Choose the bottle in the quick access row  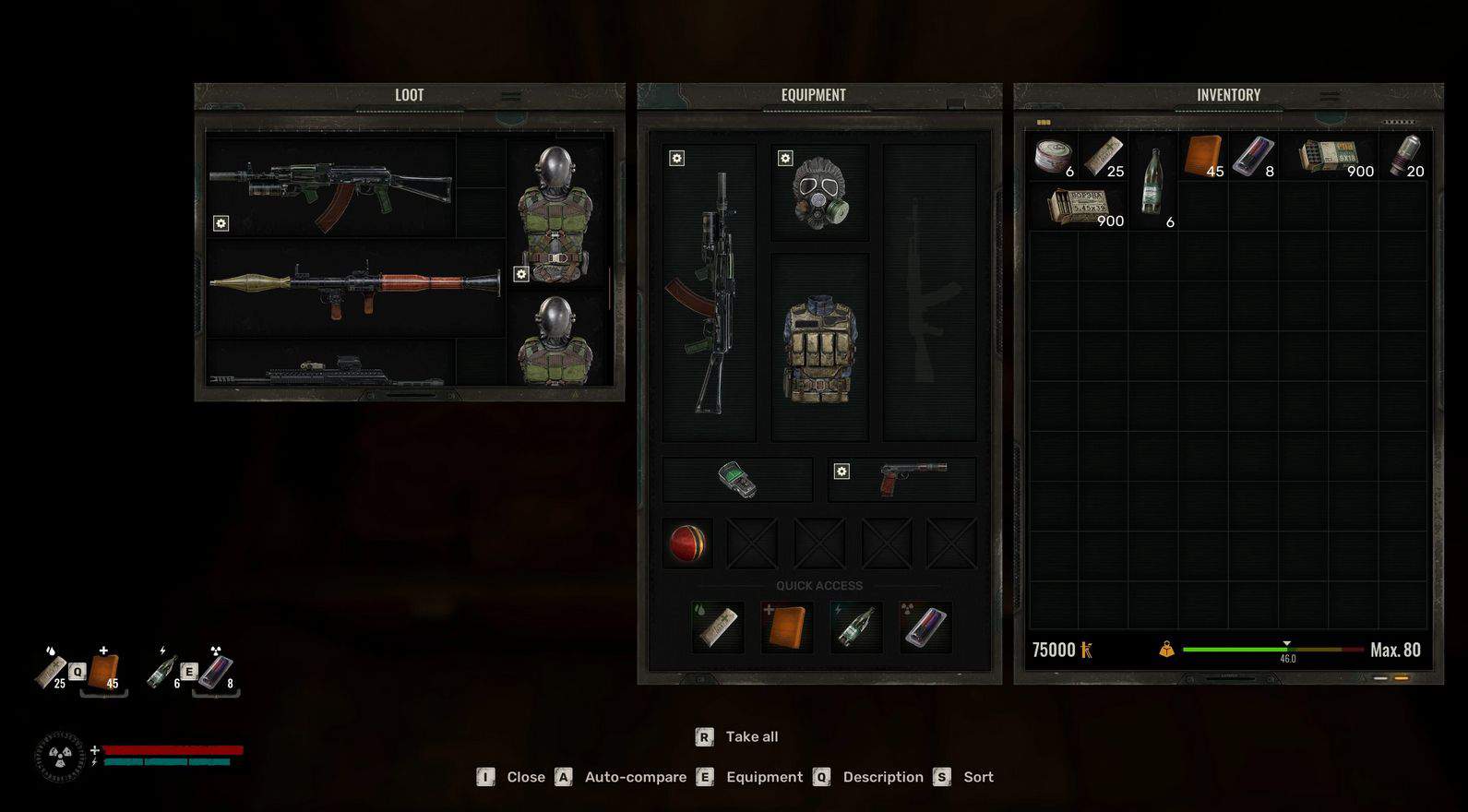tap(856, 627)
